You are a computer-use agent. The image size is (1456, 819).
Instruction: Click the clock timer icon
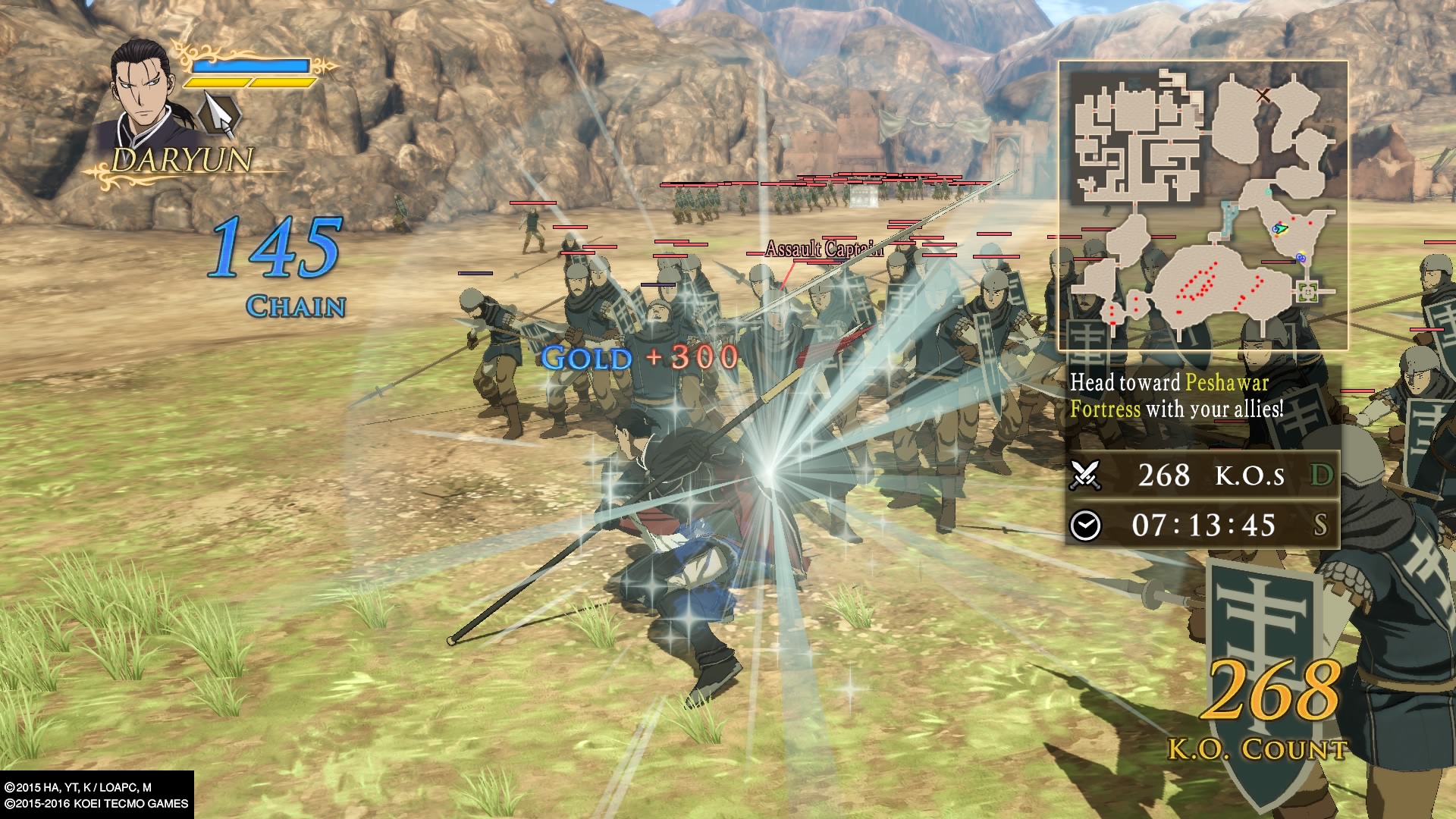(x=1085, y=525)
